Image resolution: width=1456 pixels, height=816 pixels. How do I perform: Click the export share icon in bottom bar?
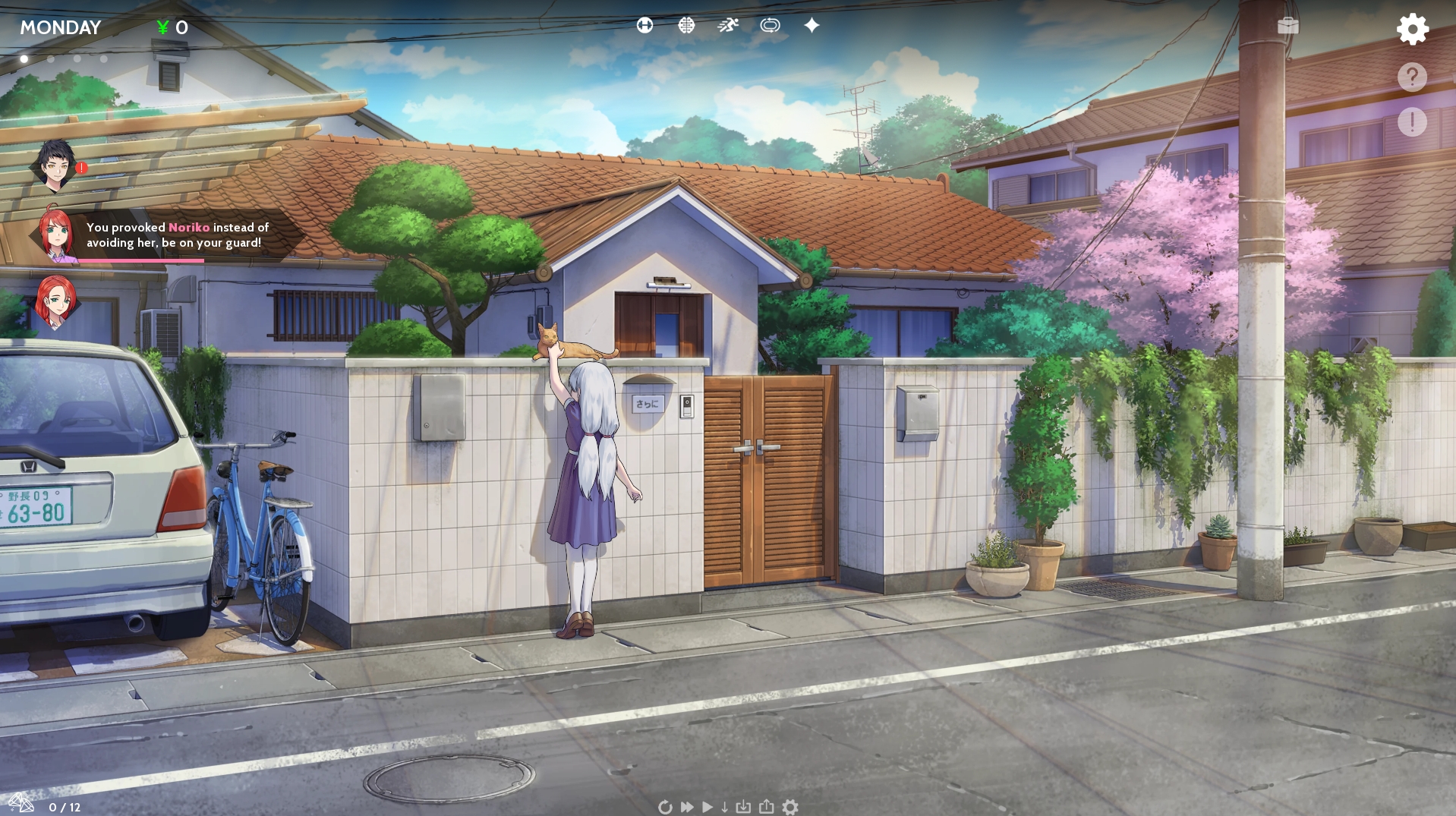(x=767, y=807)
